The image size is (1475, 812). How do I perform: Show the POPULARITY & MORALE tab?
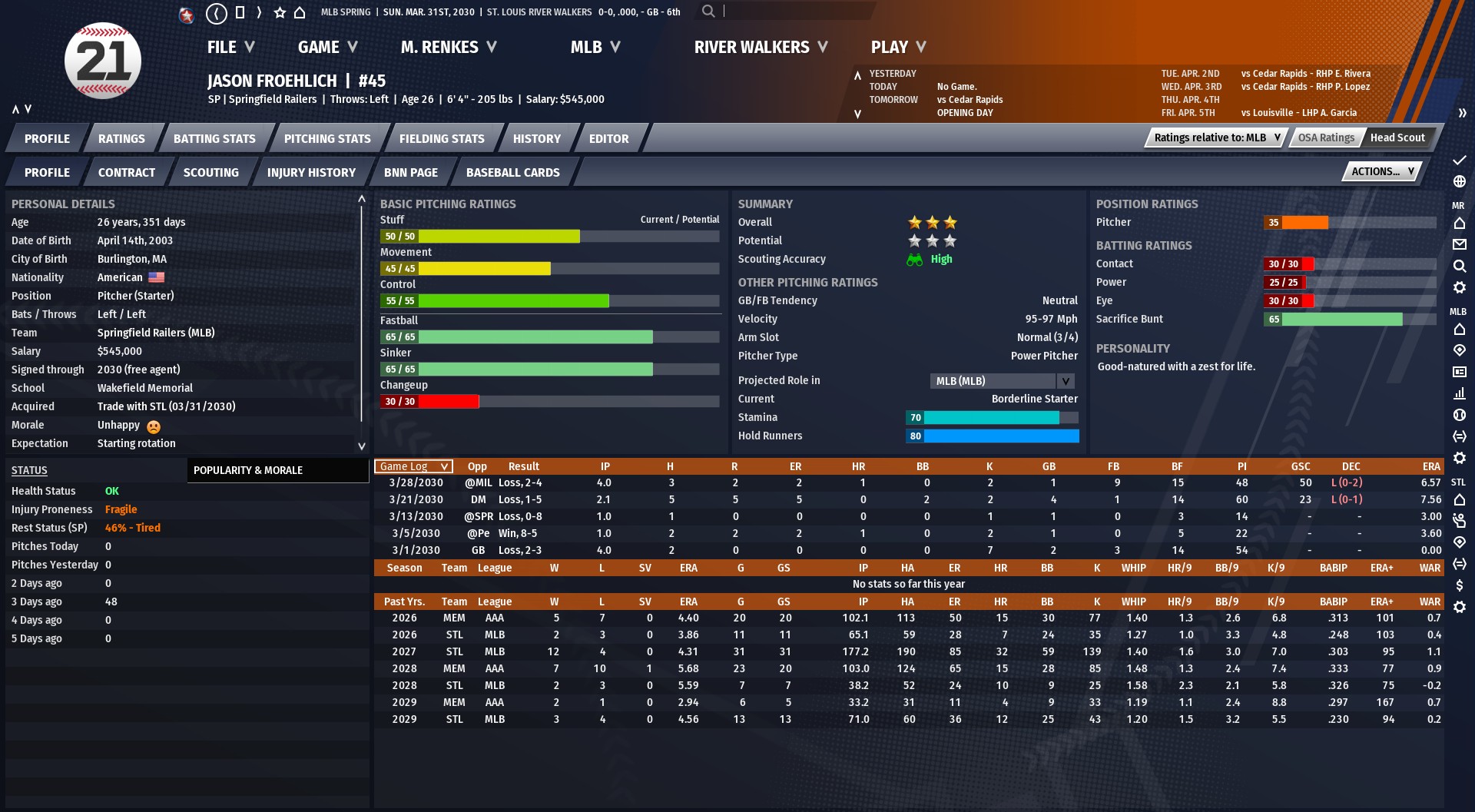point(248,470)
